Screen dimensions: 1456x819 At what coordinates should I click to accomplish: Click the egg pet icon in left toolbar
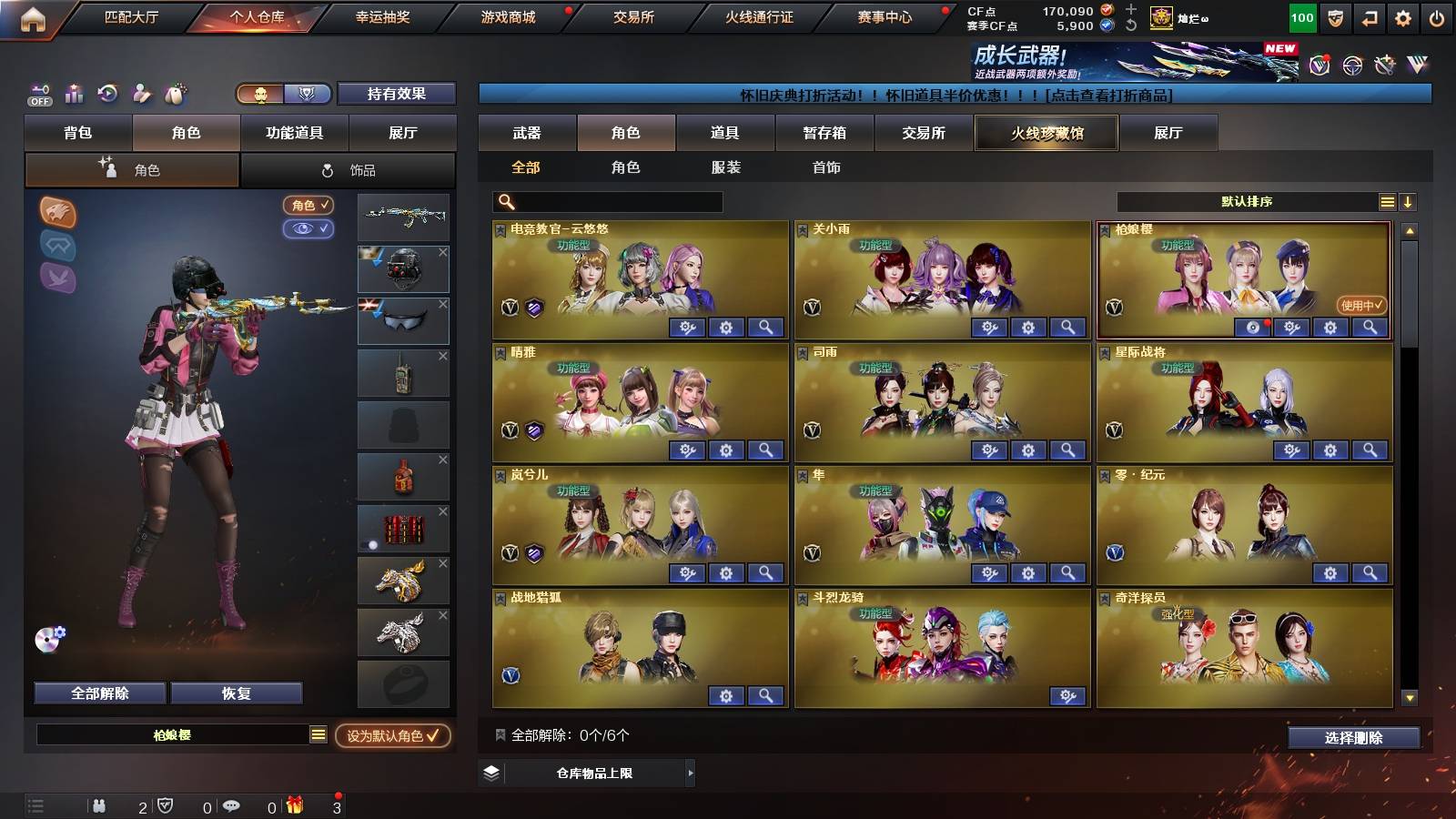[x=175, y=91]
